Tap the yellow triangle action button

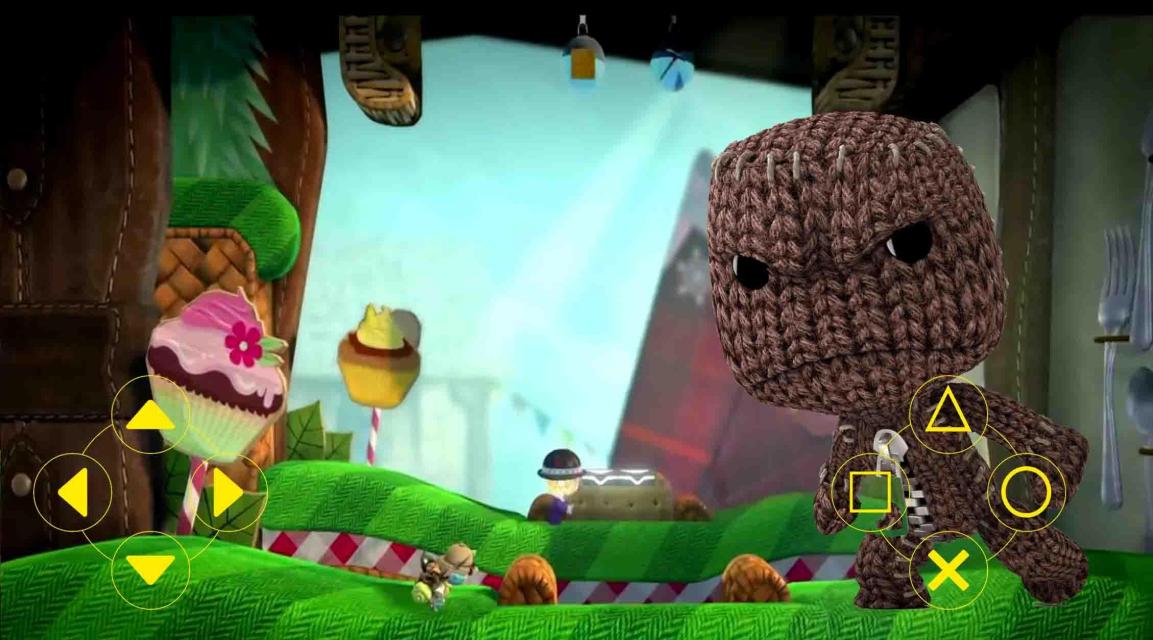tap(947, 414)
